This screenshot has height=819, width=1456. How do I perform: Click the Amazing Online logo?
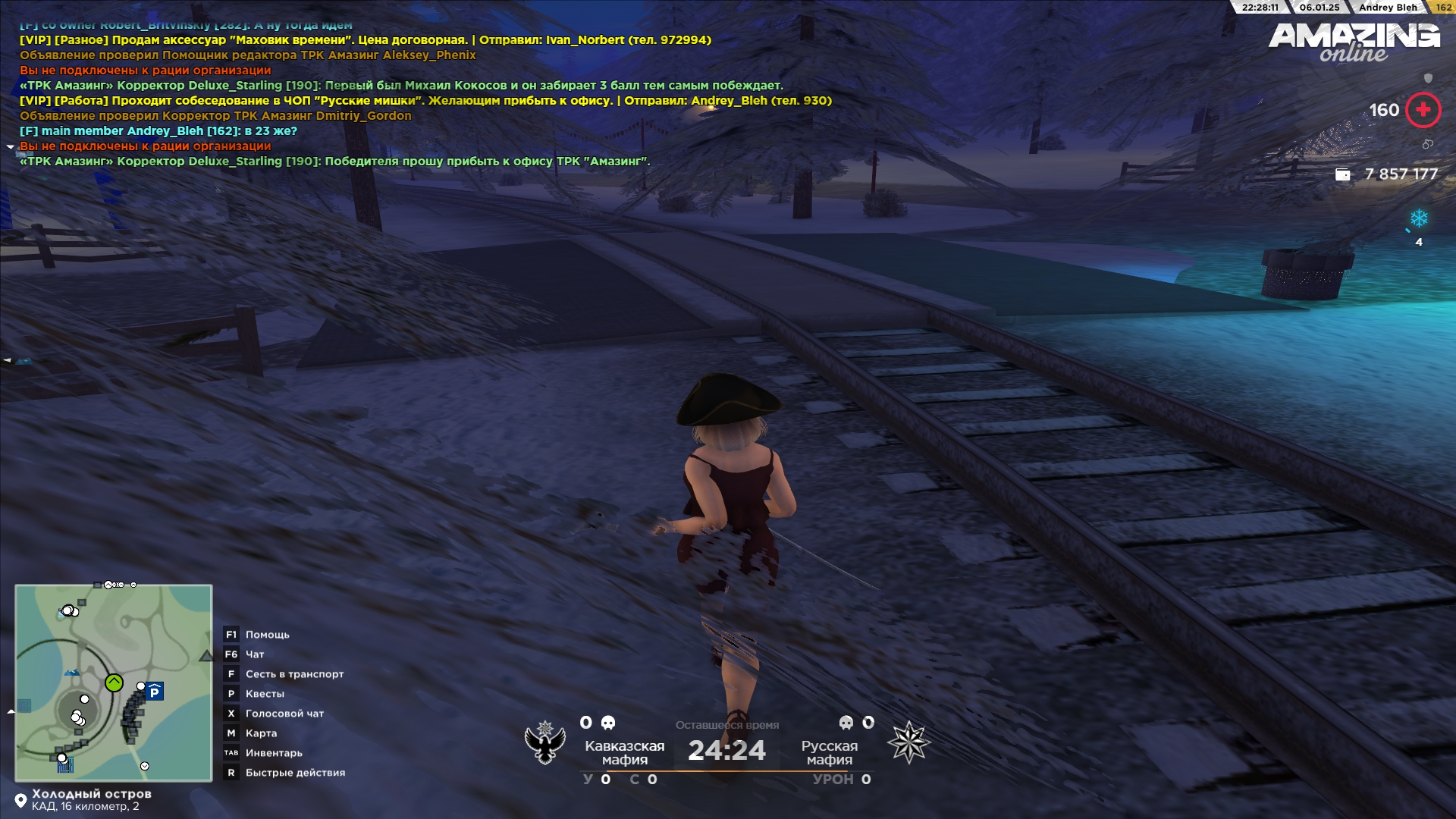tap(1354, 42)
